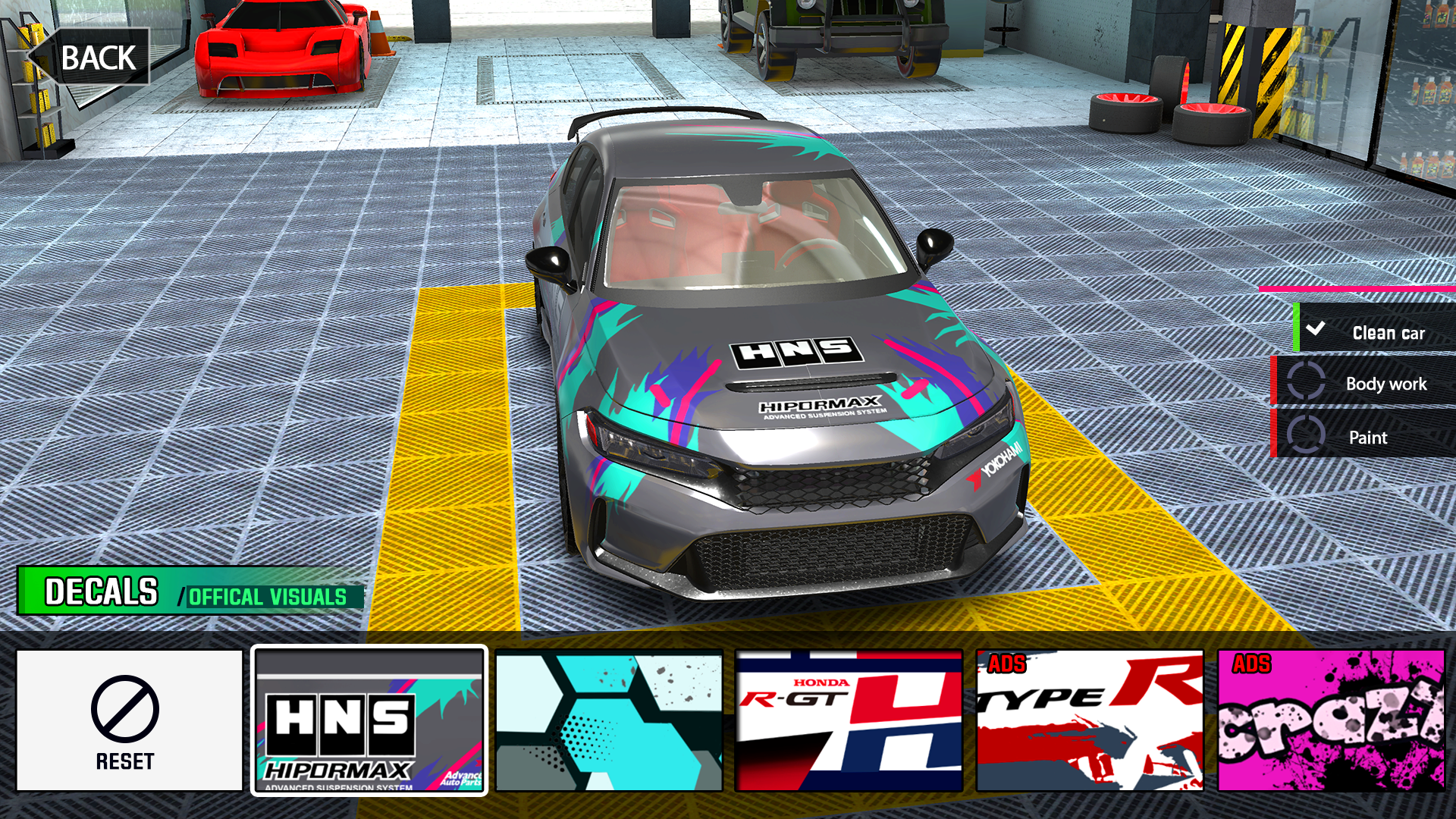Select the teal hexagon pattern decal thumbnail

607,719
